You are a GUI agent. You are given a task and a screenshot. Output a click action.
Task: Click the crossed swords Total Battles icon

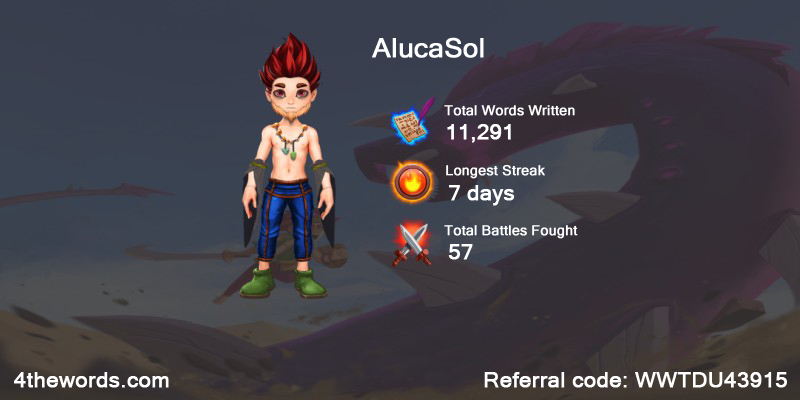click(412, 242)
